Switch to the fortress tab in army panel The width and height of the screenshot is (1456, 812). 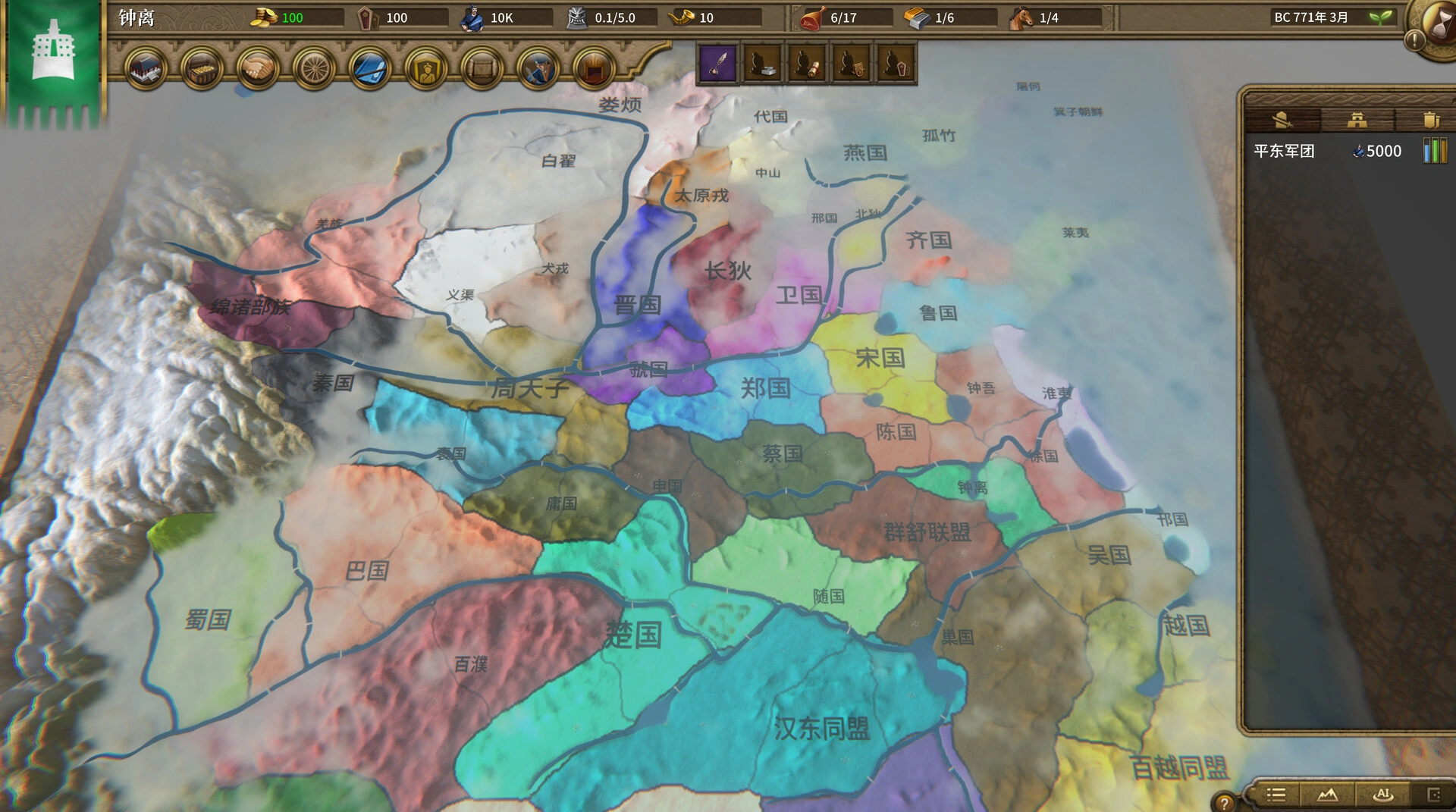[1357, 121]
